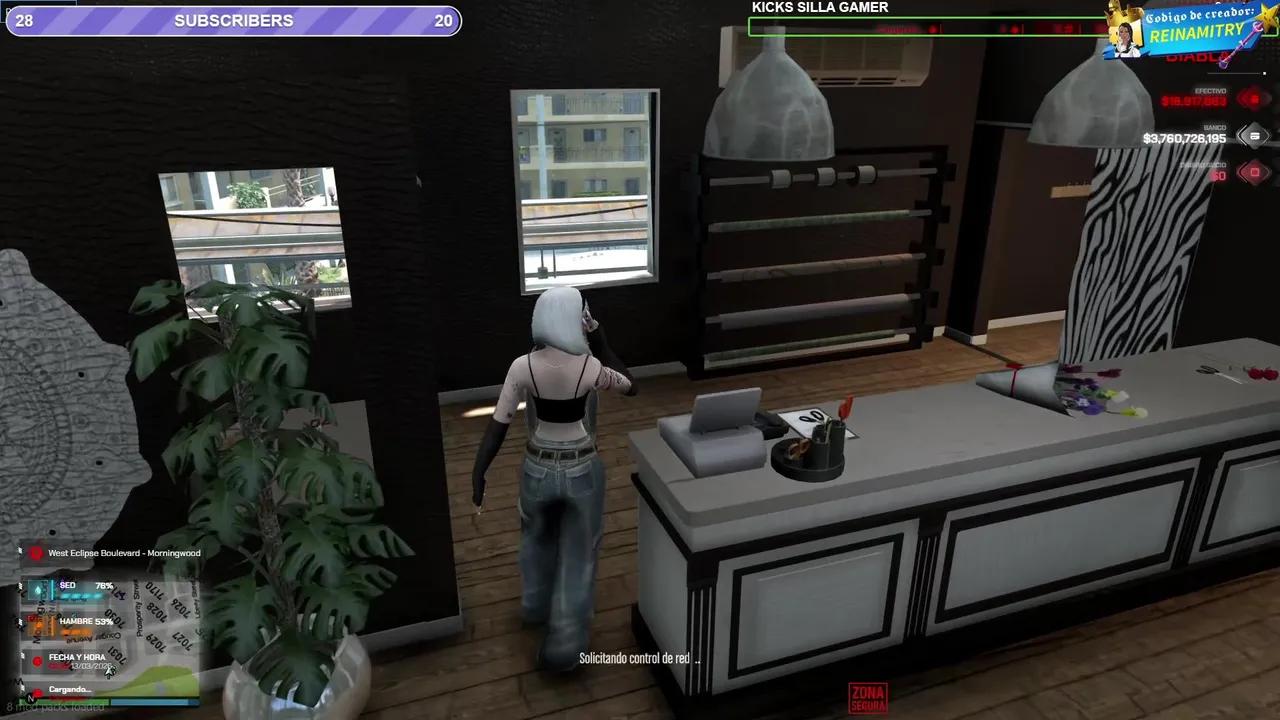Click the bank balance $3,760,726,195 text

[1186, 138]
